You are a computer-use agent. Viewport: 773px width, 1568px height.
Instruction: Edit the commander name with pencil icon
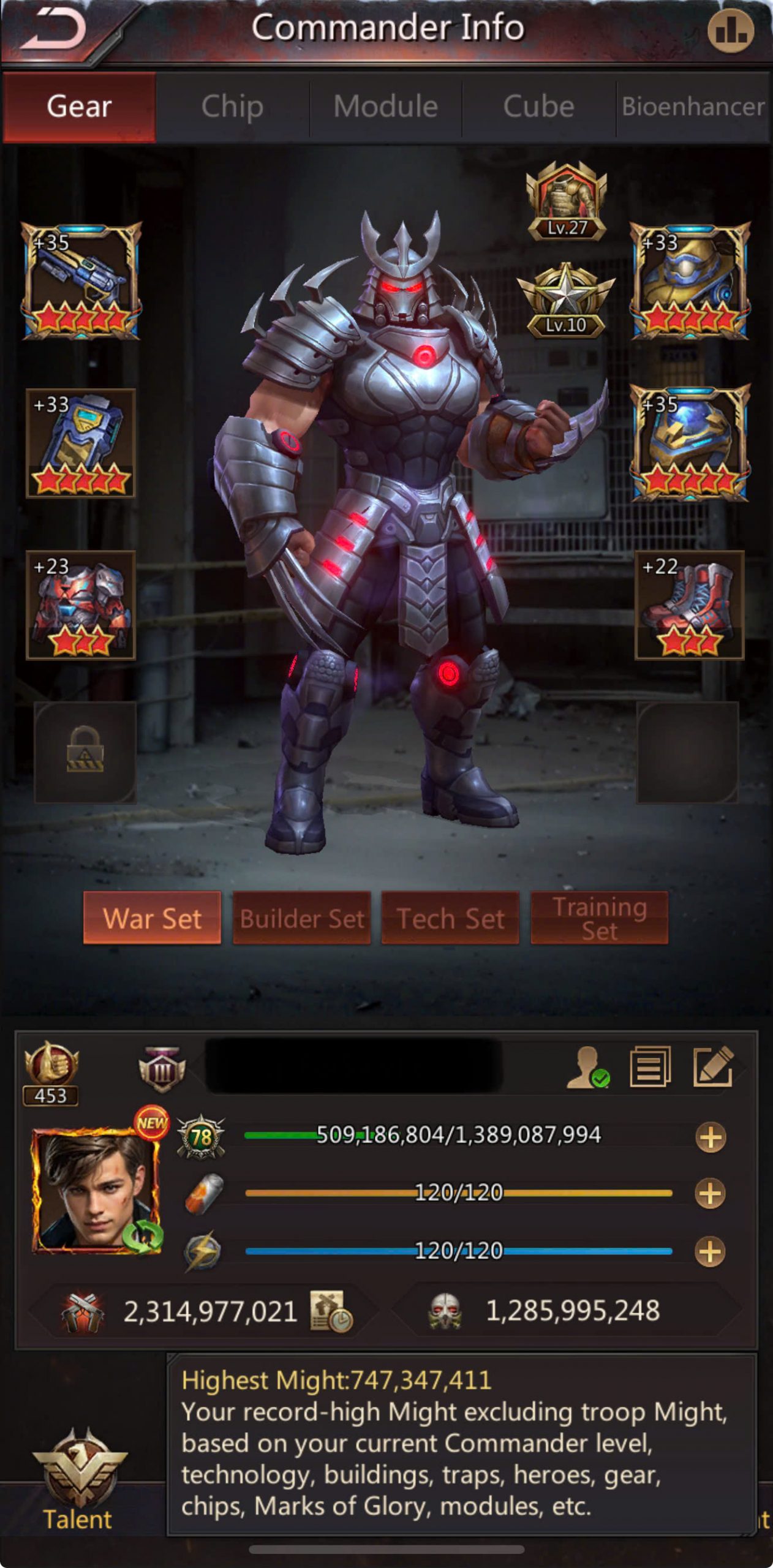[713, 1067]
